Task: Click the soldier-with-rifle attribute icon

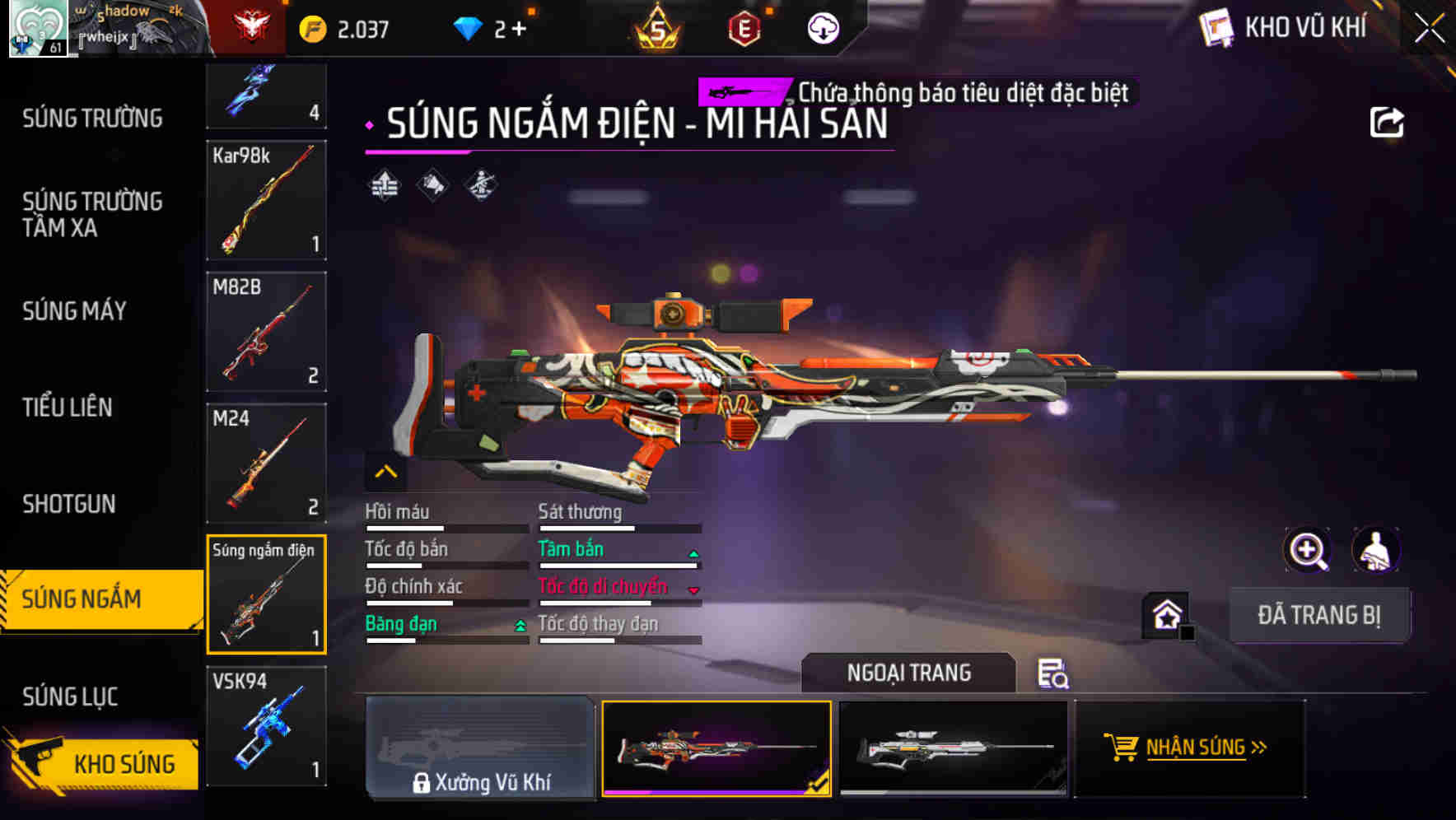Action: point(482,184)
